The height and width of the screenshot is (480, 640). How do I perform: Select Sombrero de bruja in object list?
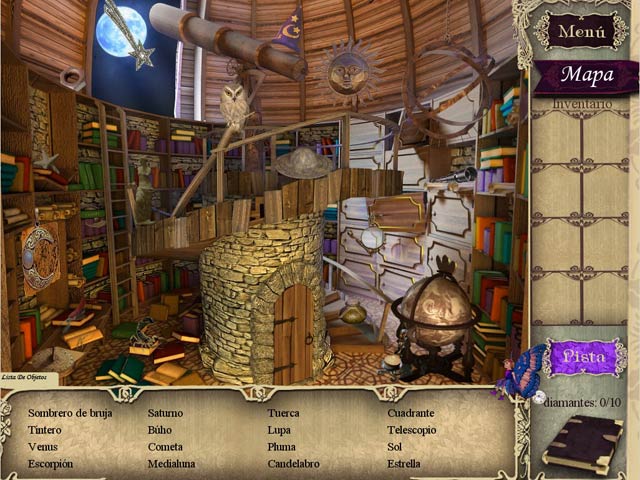pos(70,413)
